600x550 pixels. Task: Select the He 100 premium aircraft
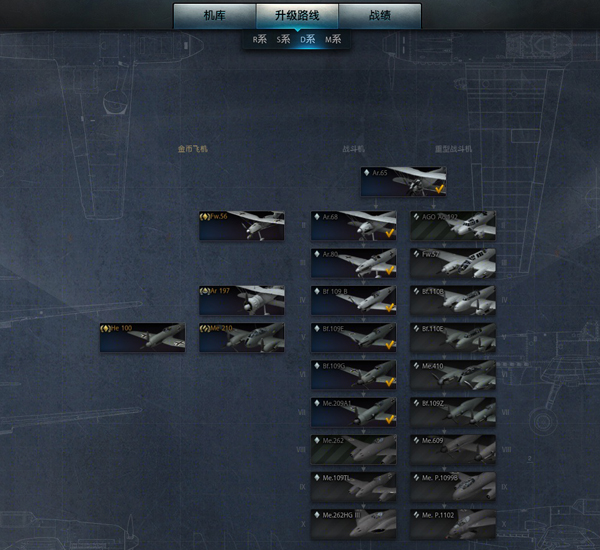142,337
